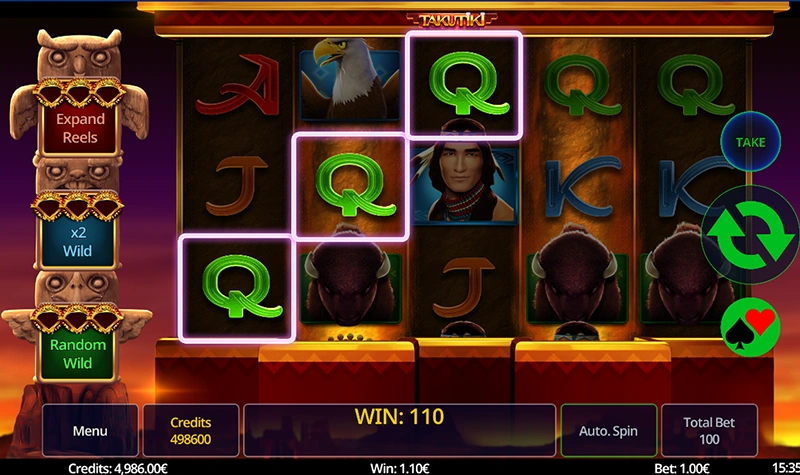The width and height of the screenshot is (800, 475).
Task: Select the x2 Wild totem panel
Action: [x=80, y=241]
